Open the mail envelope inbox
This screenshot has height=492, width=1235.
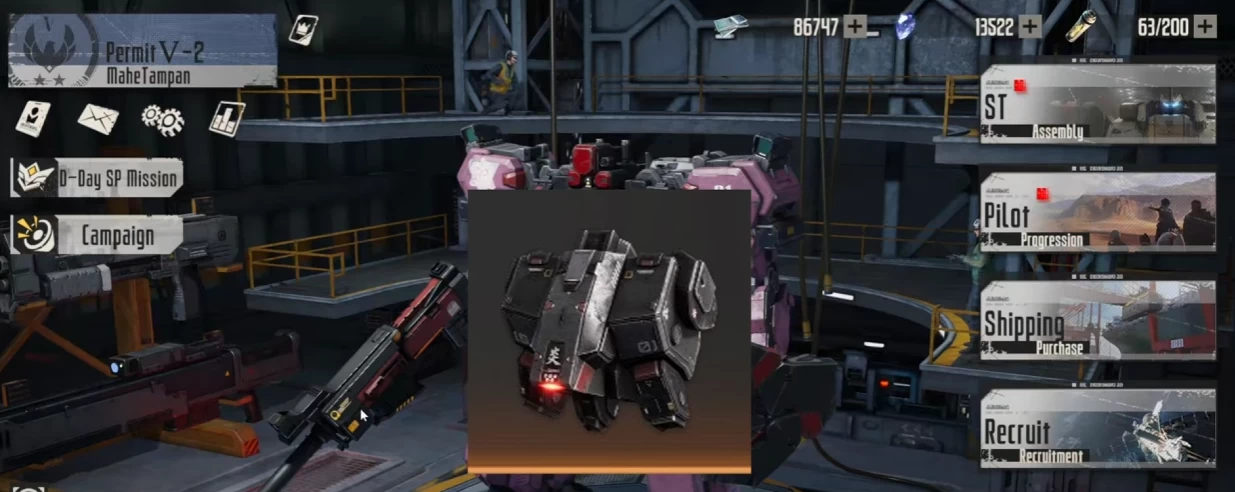98,118
